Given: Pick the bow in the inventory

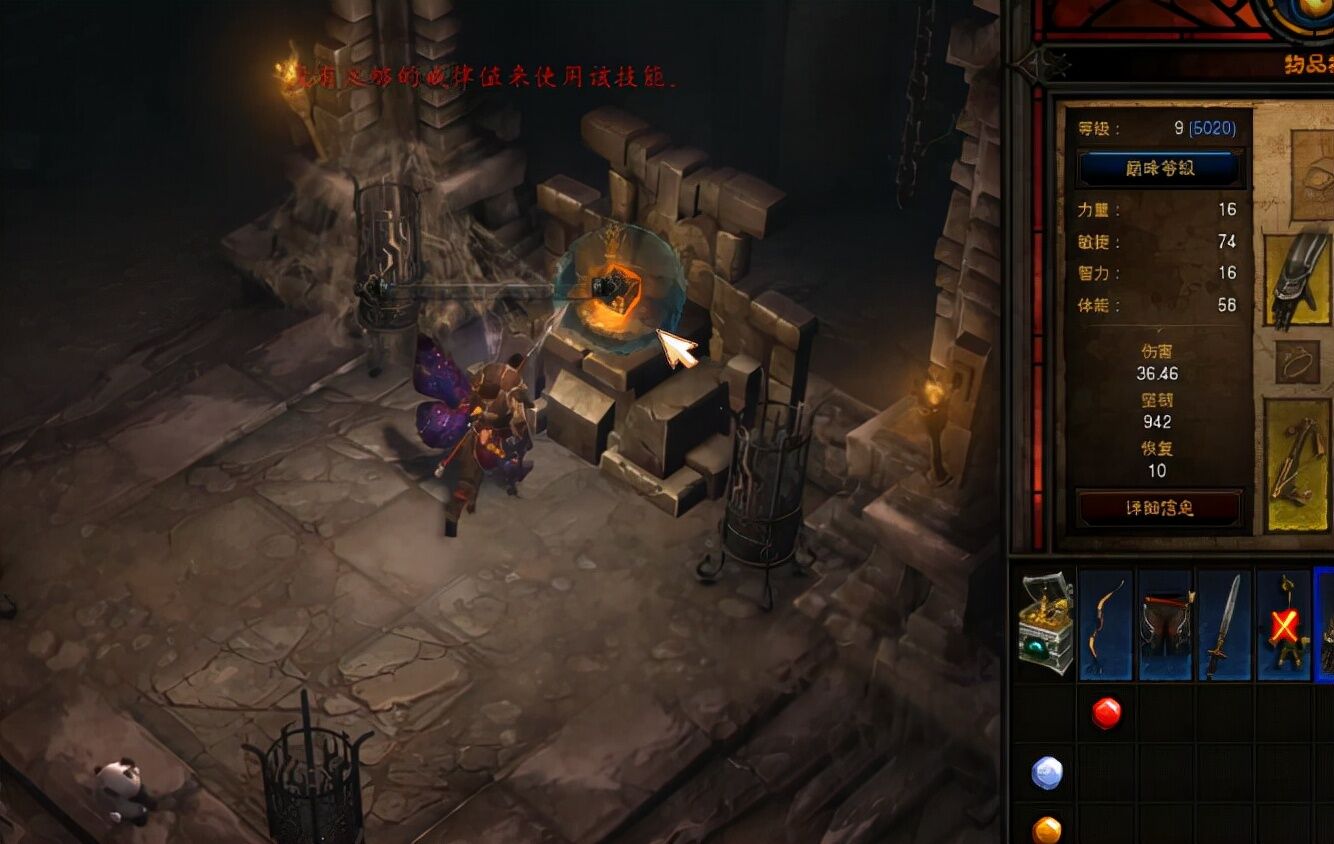Looking at the screenshot, I should (1106, 625).
